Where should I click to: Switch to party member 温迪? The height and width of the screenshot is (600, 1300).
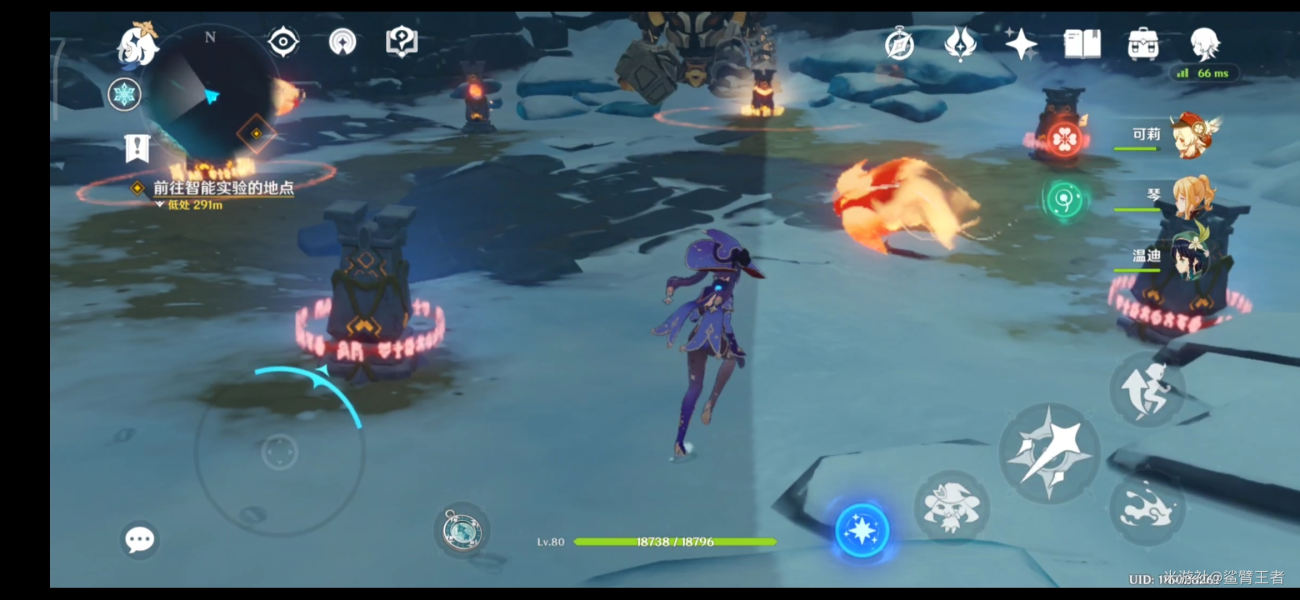coord(1192,255)
